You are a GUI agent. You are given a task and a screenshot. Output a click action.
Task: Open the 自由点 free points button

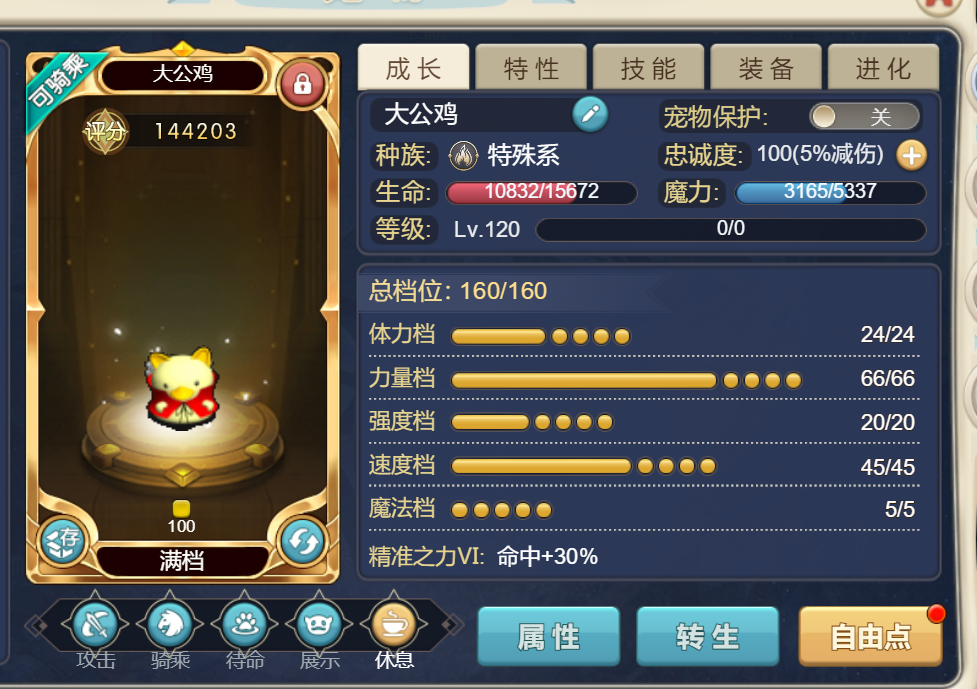870,636
